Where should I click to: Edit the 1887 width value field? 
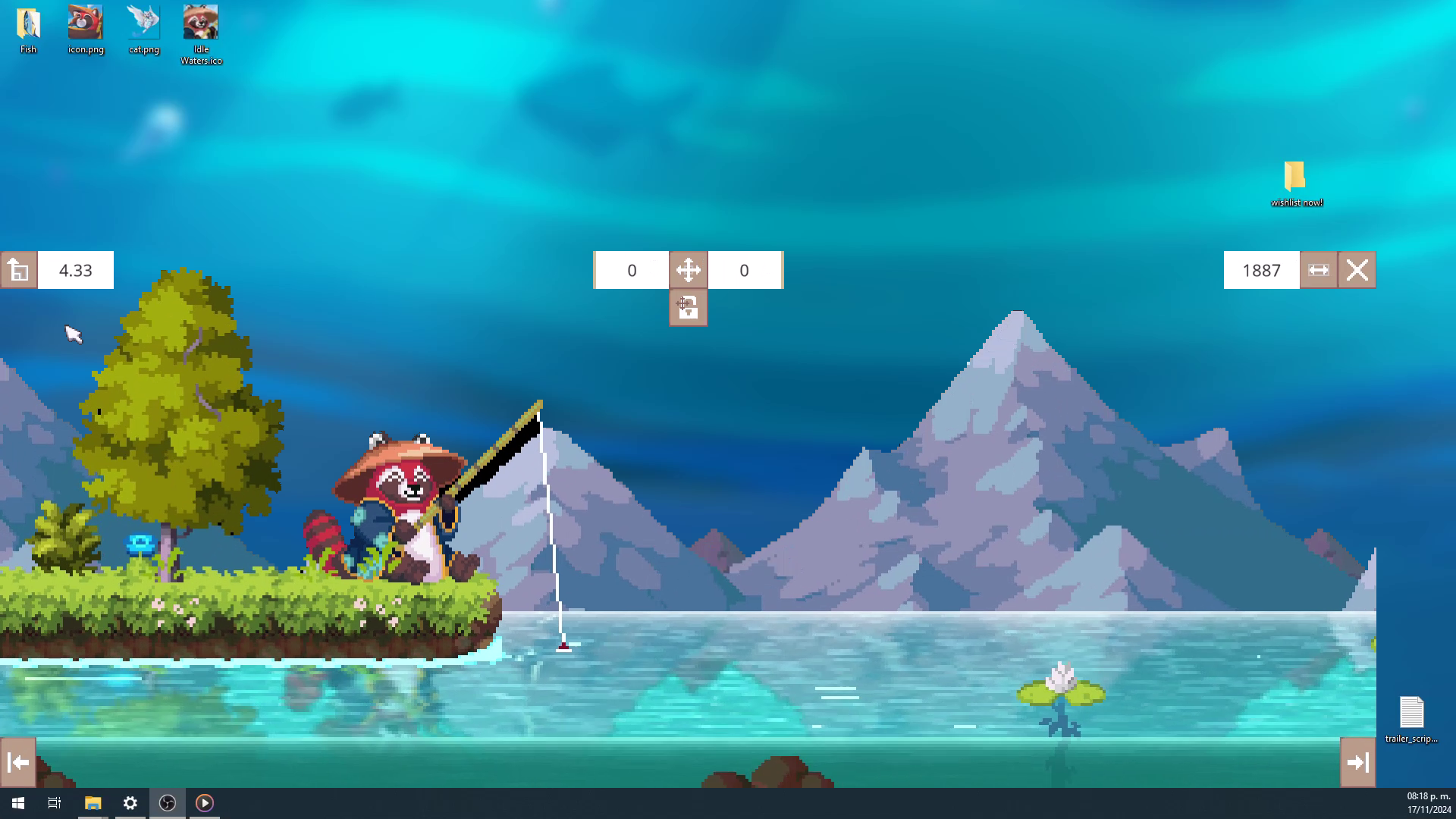pos(1261,271)
